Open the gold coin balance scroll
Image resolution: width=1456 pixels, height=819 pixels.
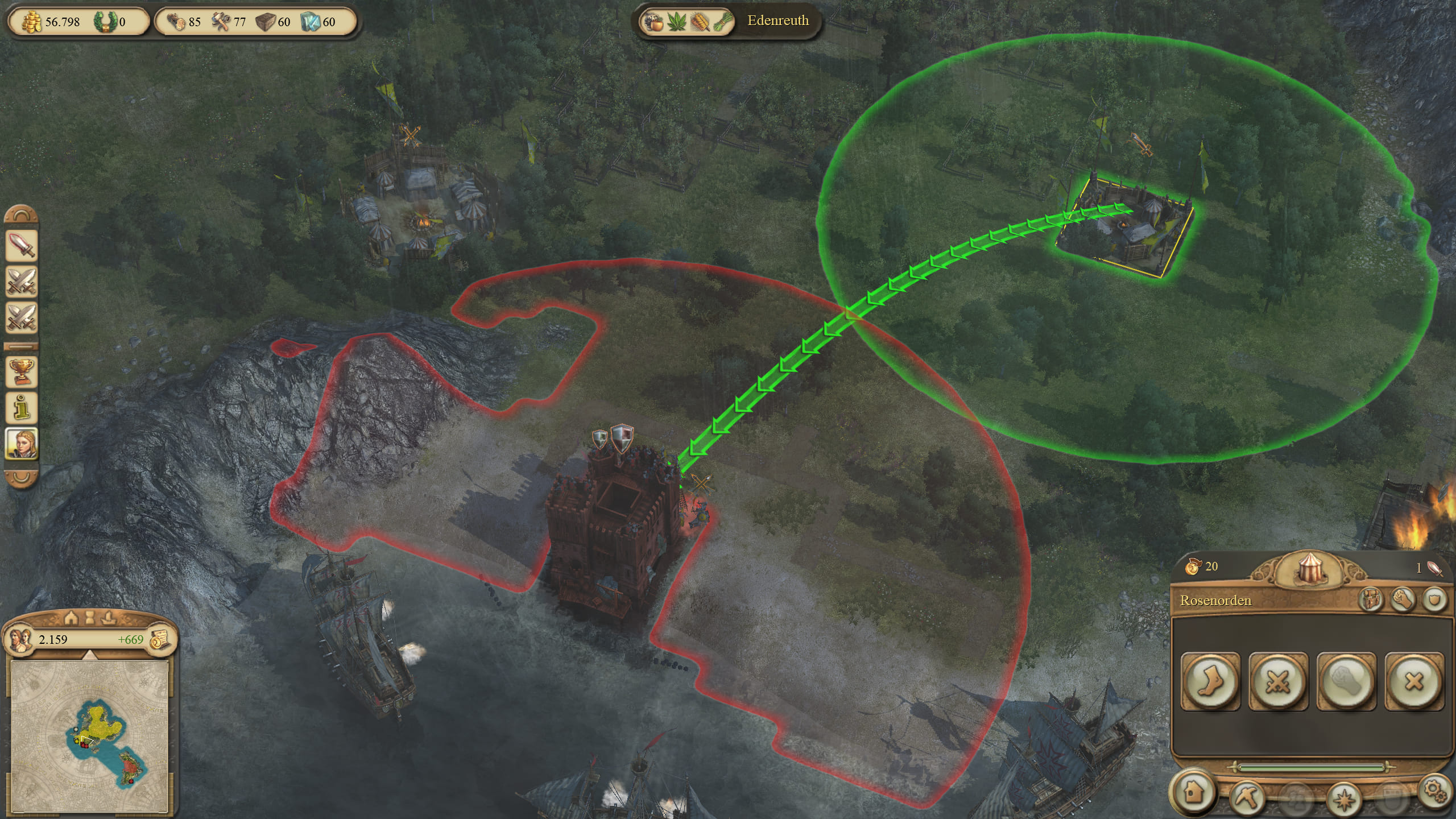click(160, 639)
